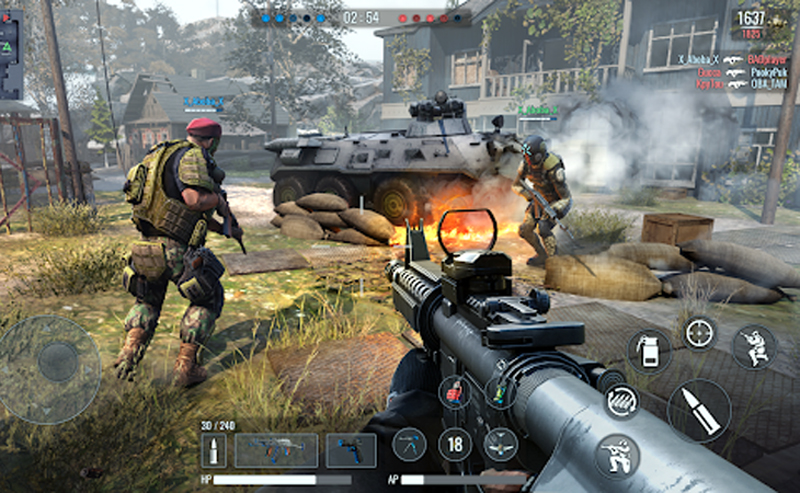Select the assault rifle weapon slot

click(276, 451)
